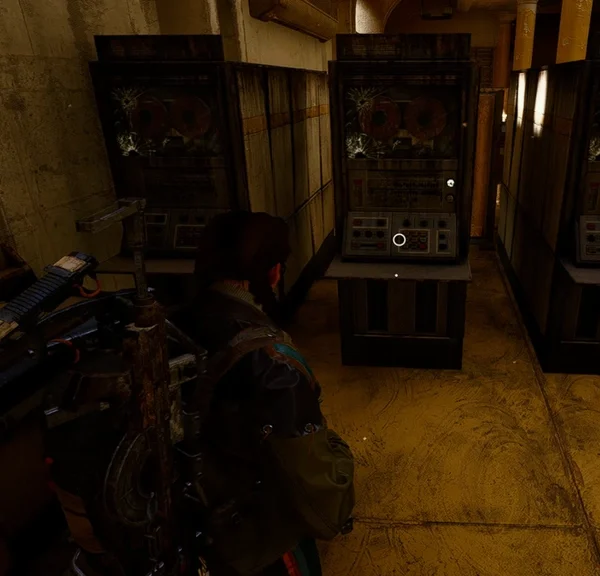The width and height of the screenshot is (600, 576).
Task: Select the white circular interaction marker
Action: click(399, 239)
